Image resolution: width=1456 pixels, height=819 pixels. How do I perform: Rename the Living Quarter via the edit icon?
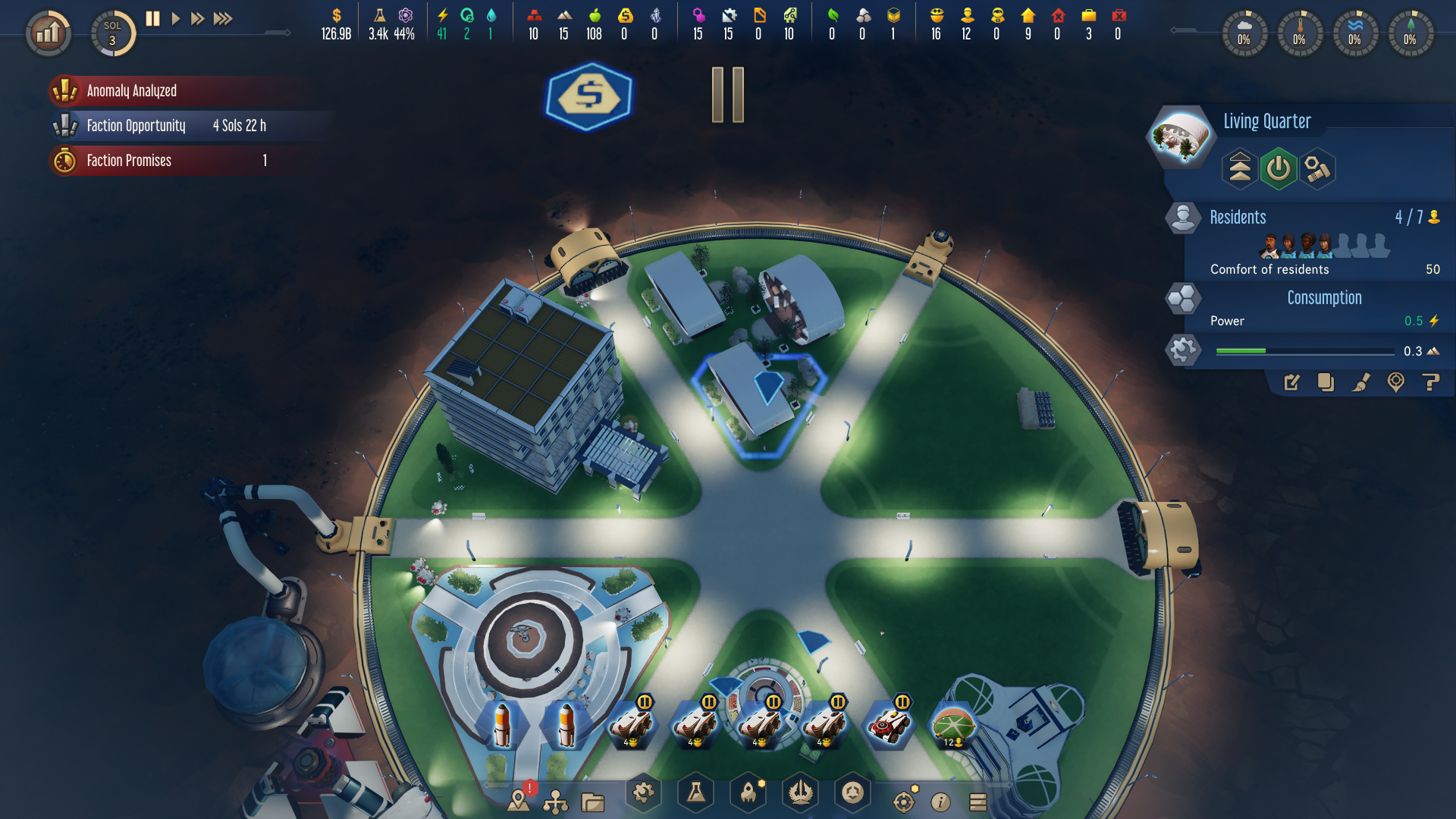point(1292,384)
